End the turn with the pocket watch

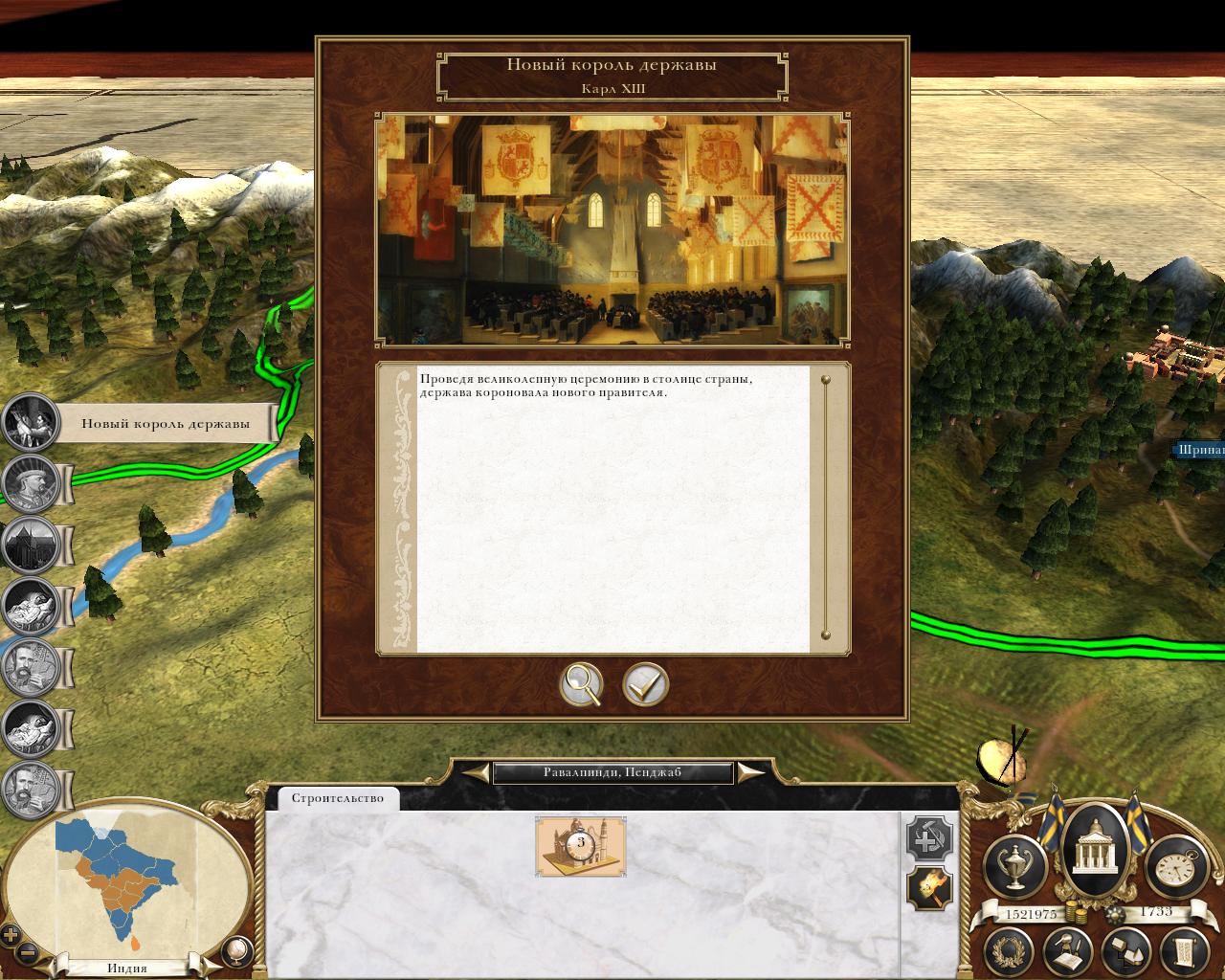[x=1173, y=864]
